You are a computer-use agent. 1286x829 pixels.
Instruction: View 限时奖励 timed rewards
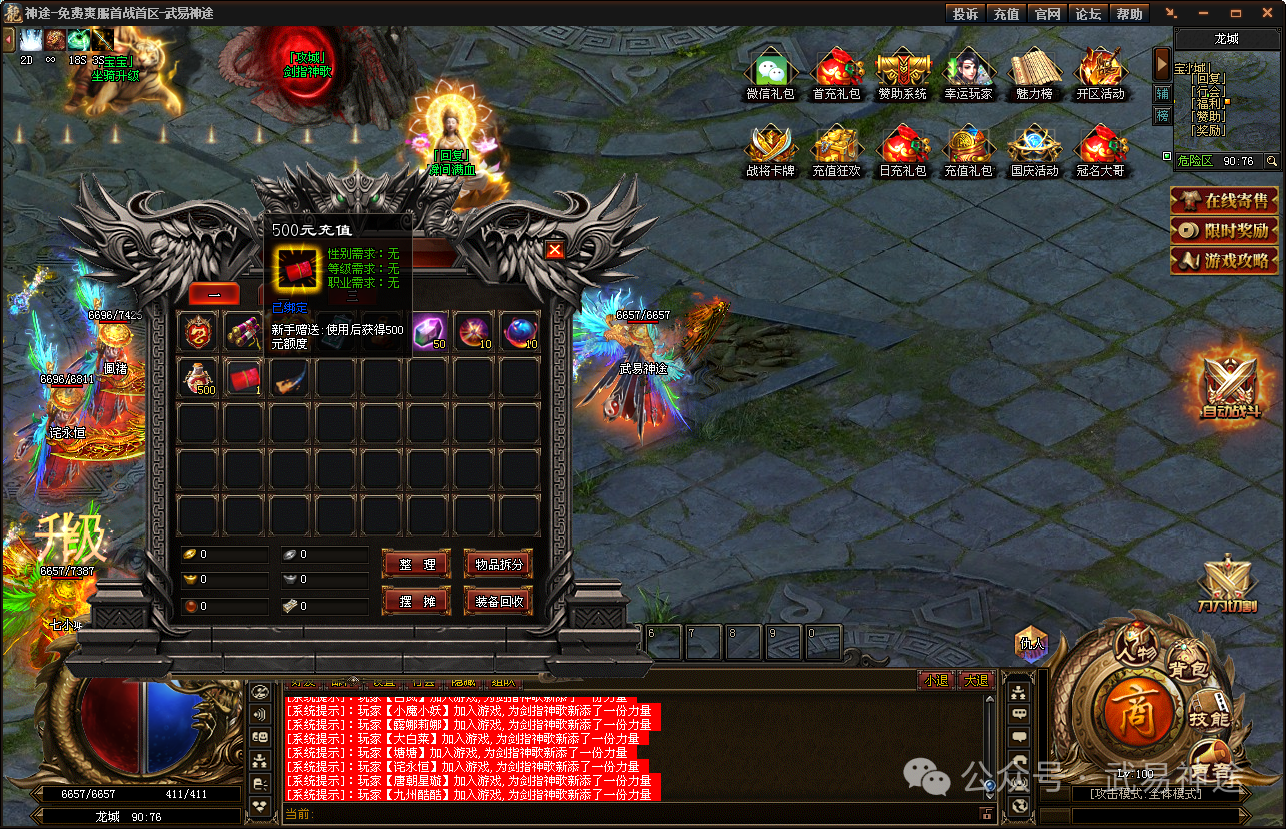(x=1225, y=230)
